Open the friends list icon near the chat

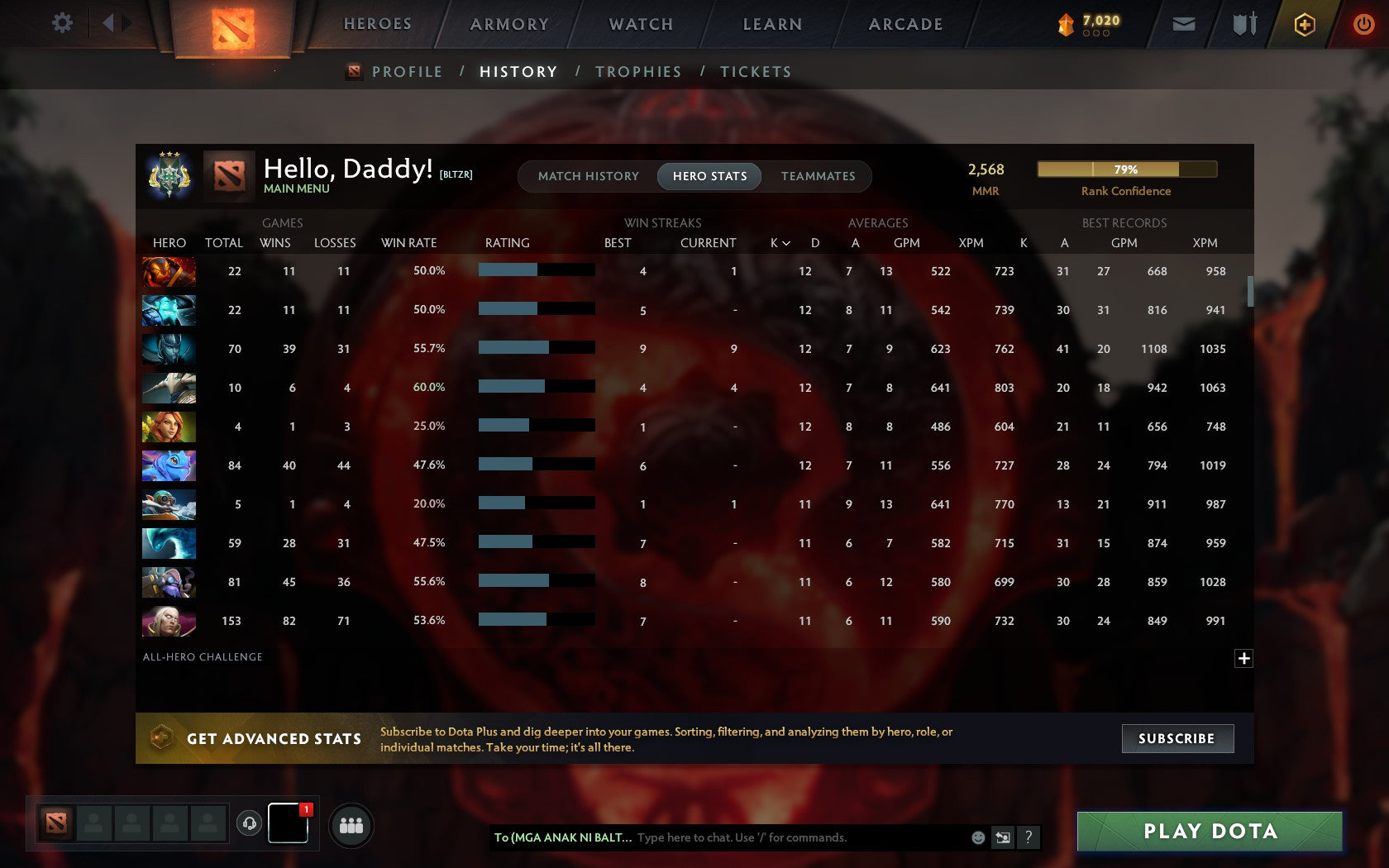click(x=351, y=824)
